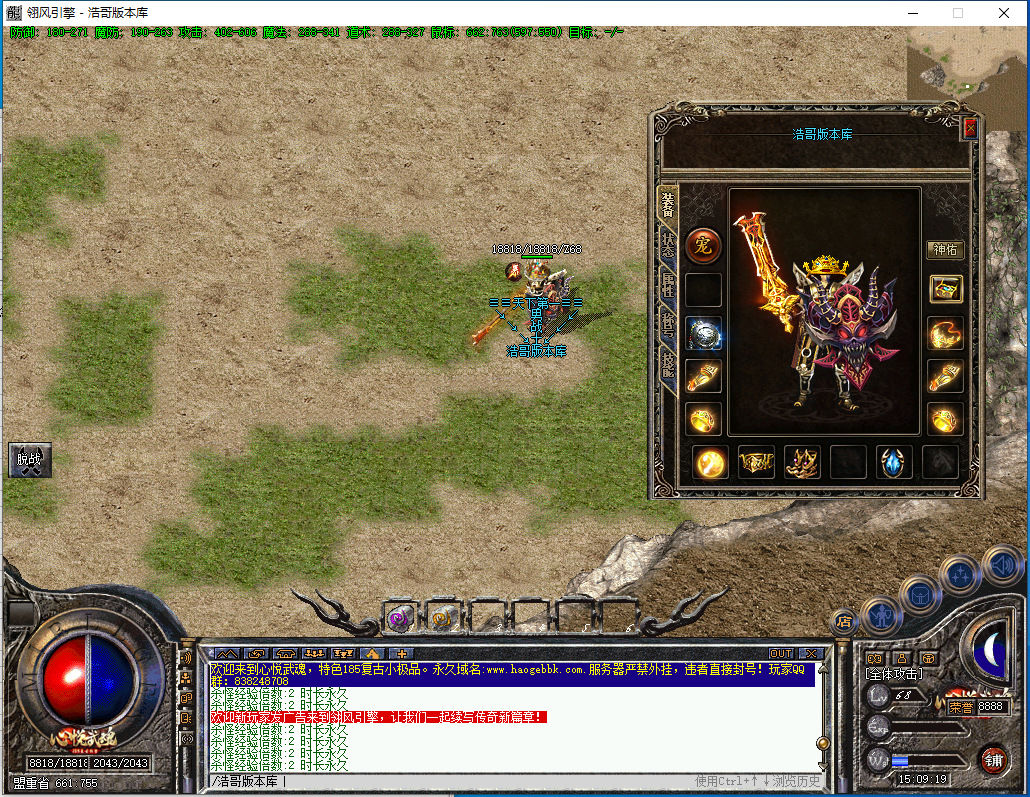Open the bag inventory round button
Image resolution: width=1030 pixels, height=797 pixels.
[919, 594]
